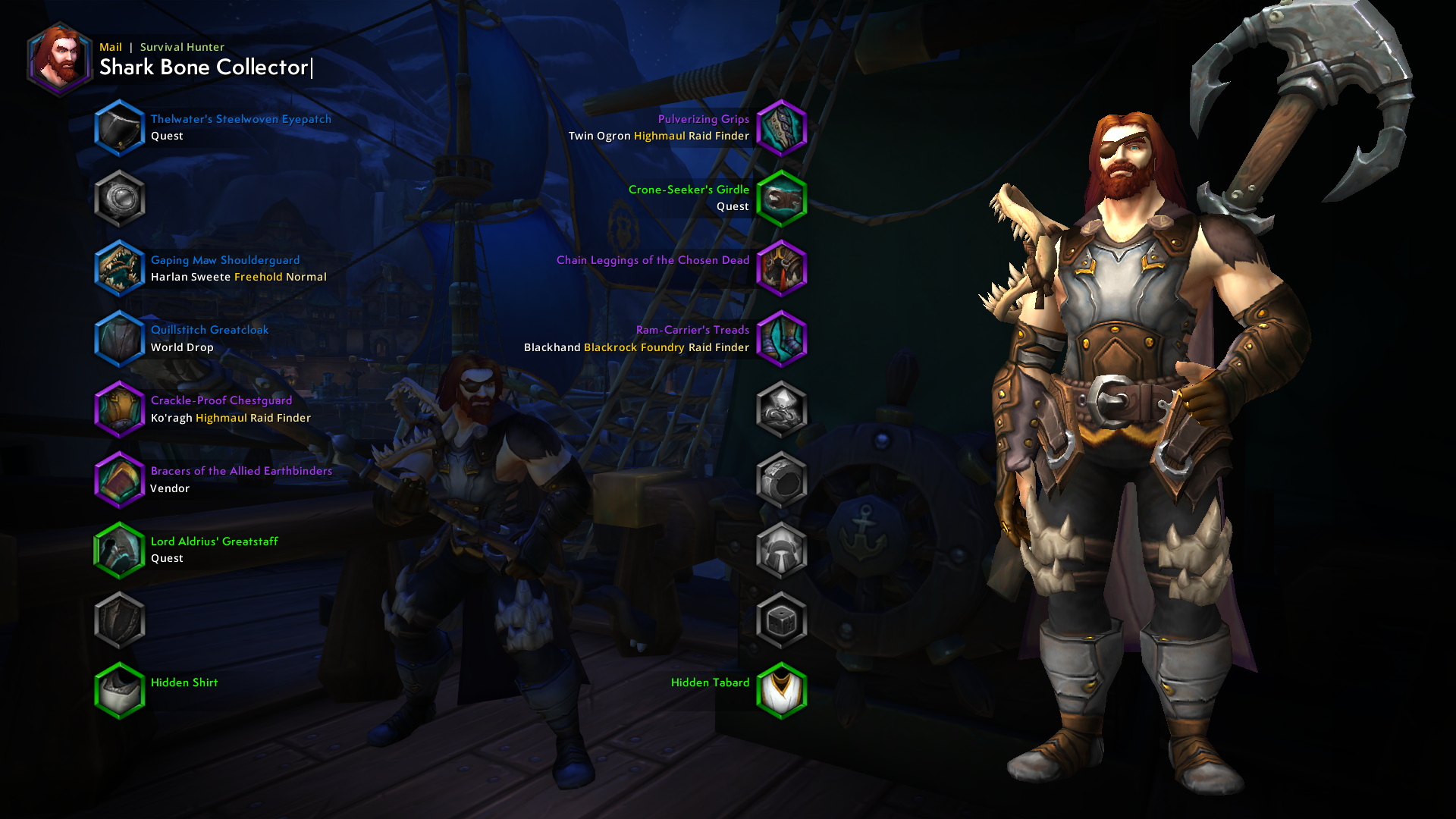Select the empty helmet-shaped slot icon

point(782,551)
